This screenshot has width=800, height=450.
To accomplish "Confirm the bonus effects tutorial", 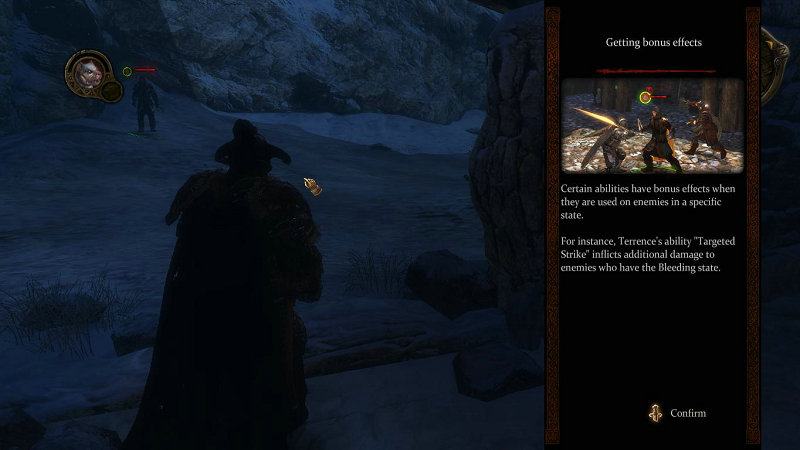I will pyautogui.click(x=677, y=413).
